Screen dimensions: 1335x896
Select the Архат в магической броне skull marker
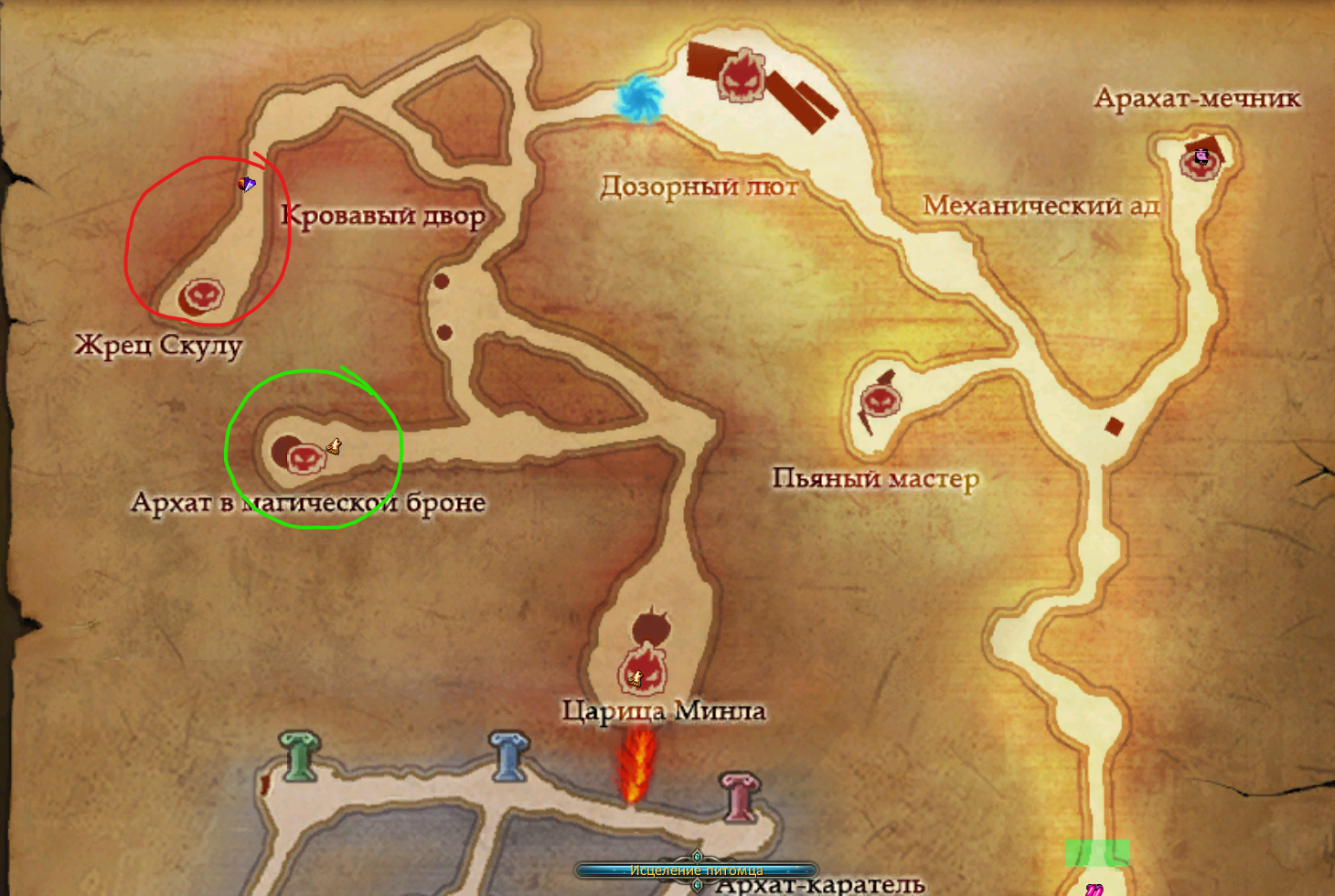[x=304, y=456]
